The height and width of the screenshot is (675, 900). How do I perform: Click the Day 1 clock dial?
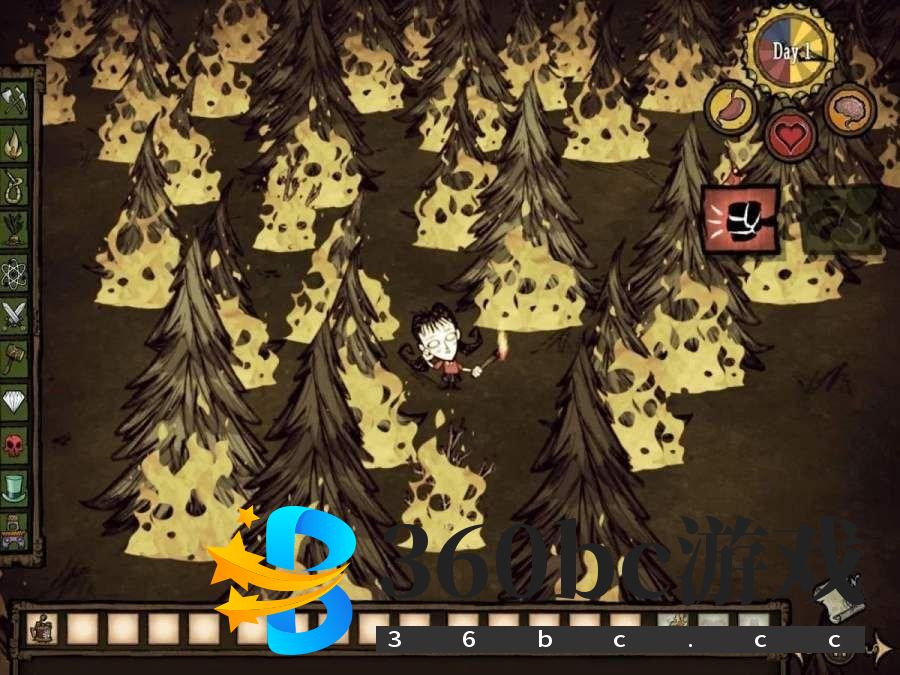pyautogui.click(x=791, y=50)
